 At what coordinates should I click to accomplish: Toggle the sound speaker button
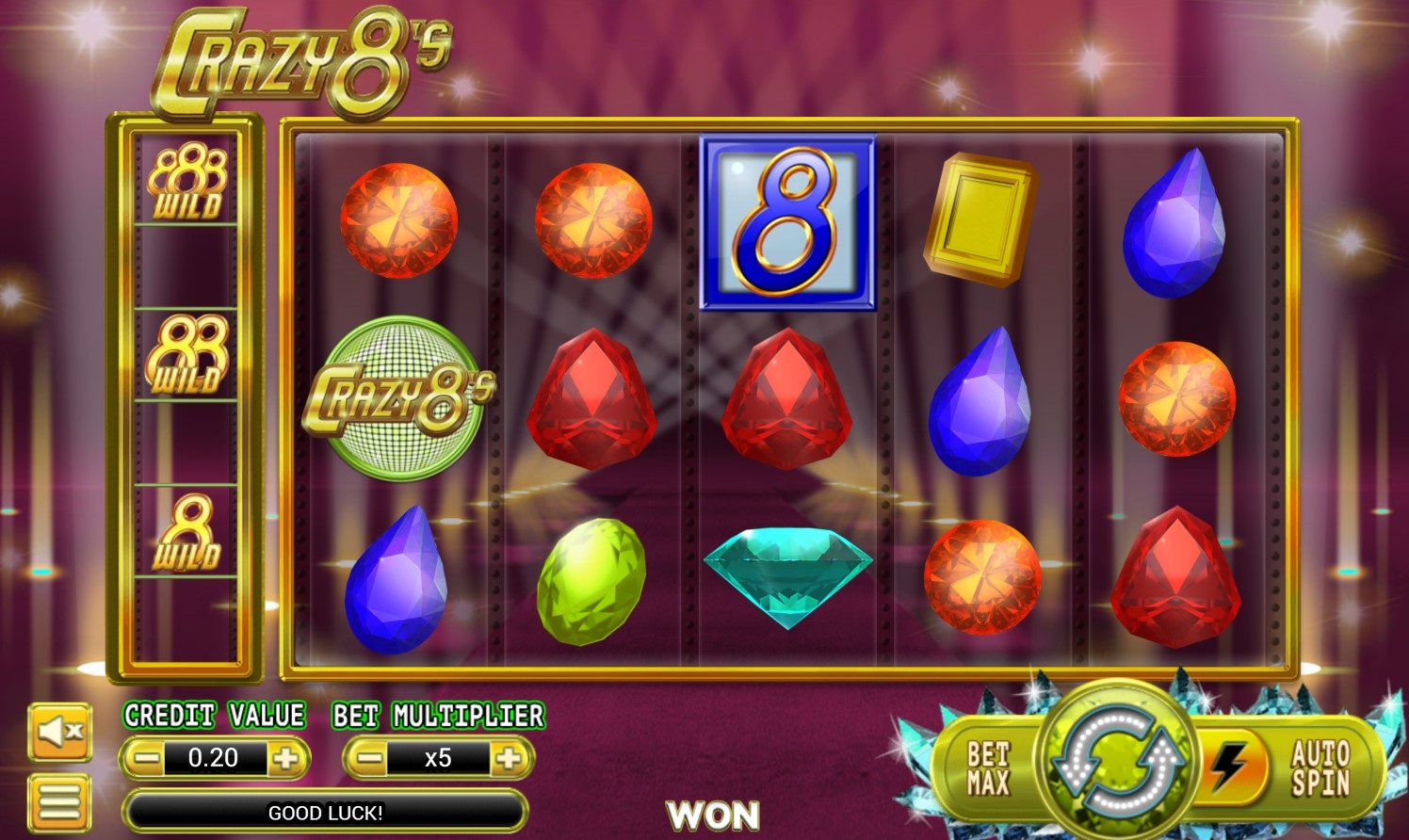59,732
